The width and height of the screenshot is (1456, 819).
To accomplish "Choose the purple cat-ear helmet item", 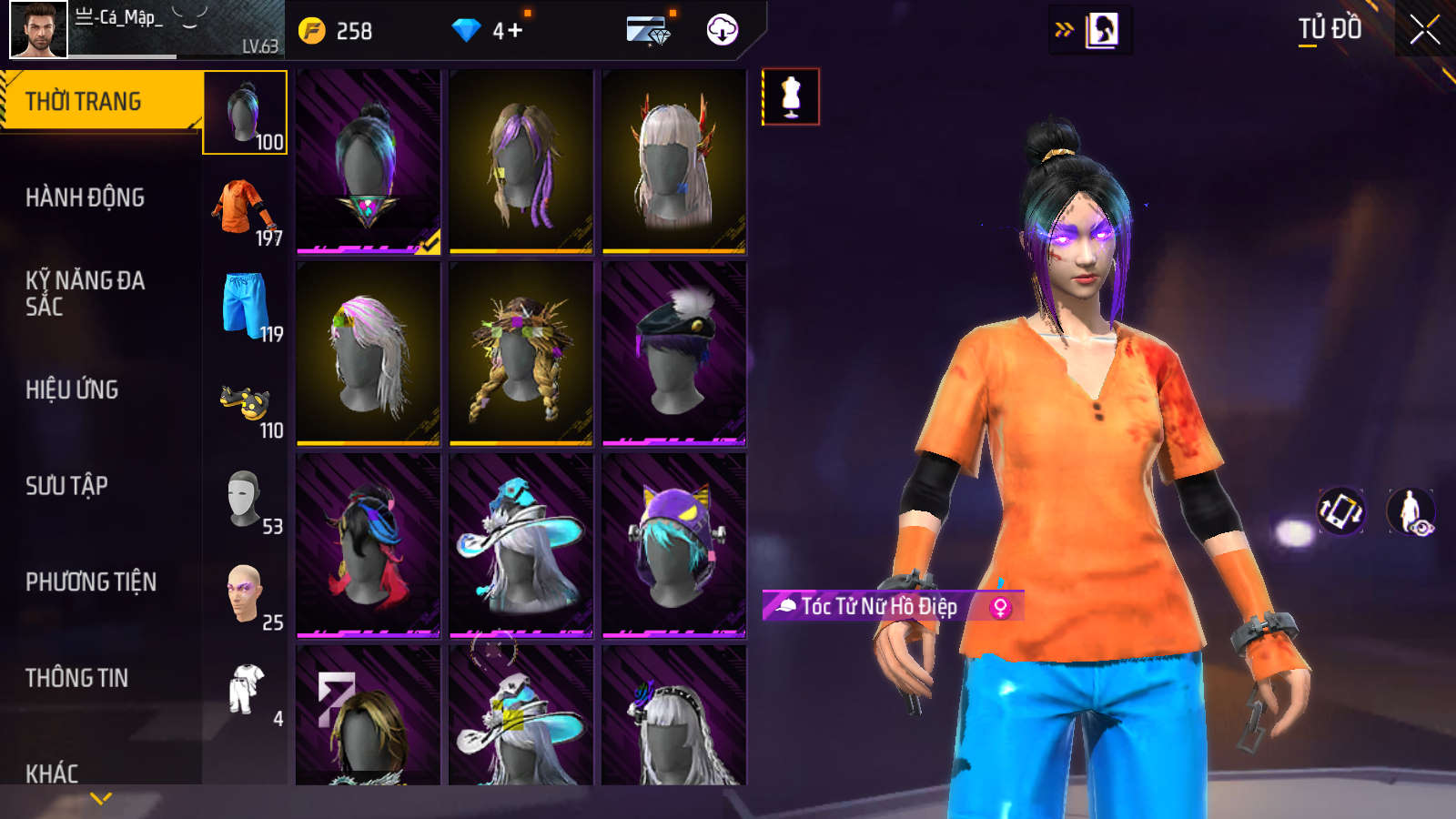I will tap(674, 545).
